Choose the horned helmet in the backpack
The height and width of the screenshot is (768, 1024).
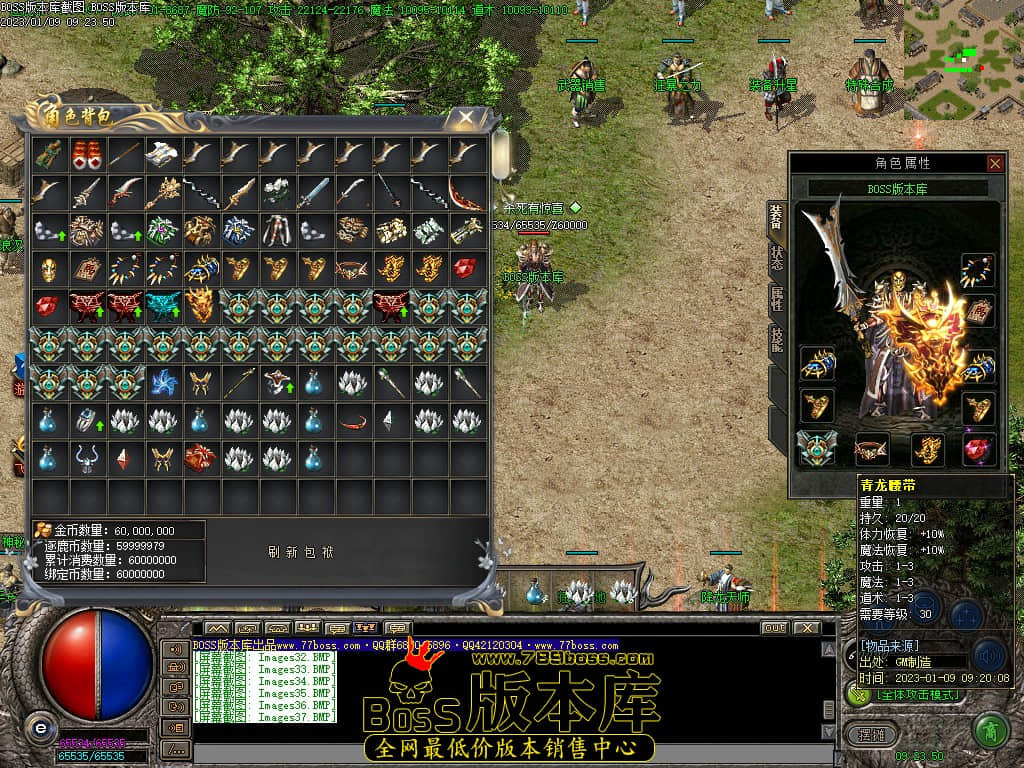[85, 458]
